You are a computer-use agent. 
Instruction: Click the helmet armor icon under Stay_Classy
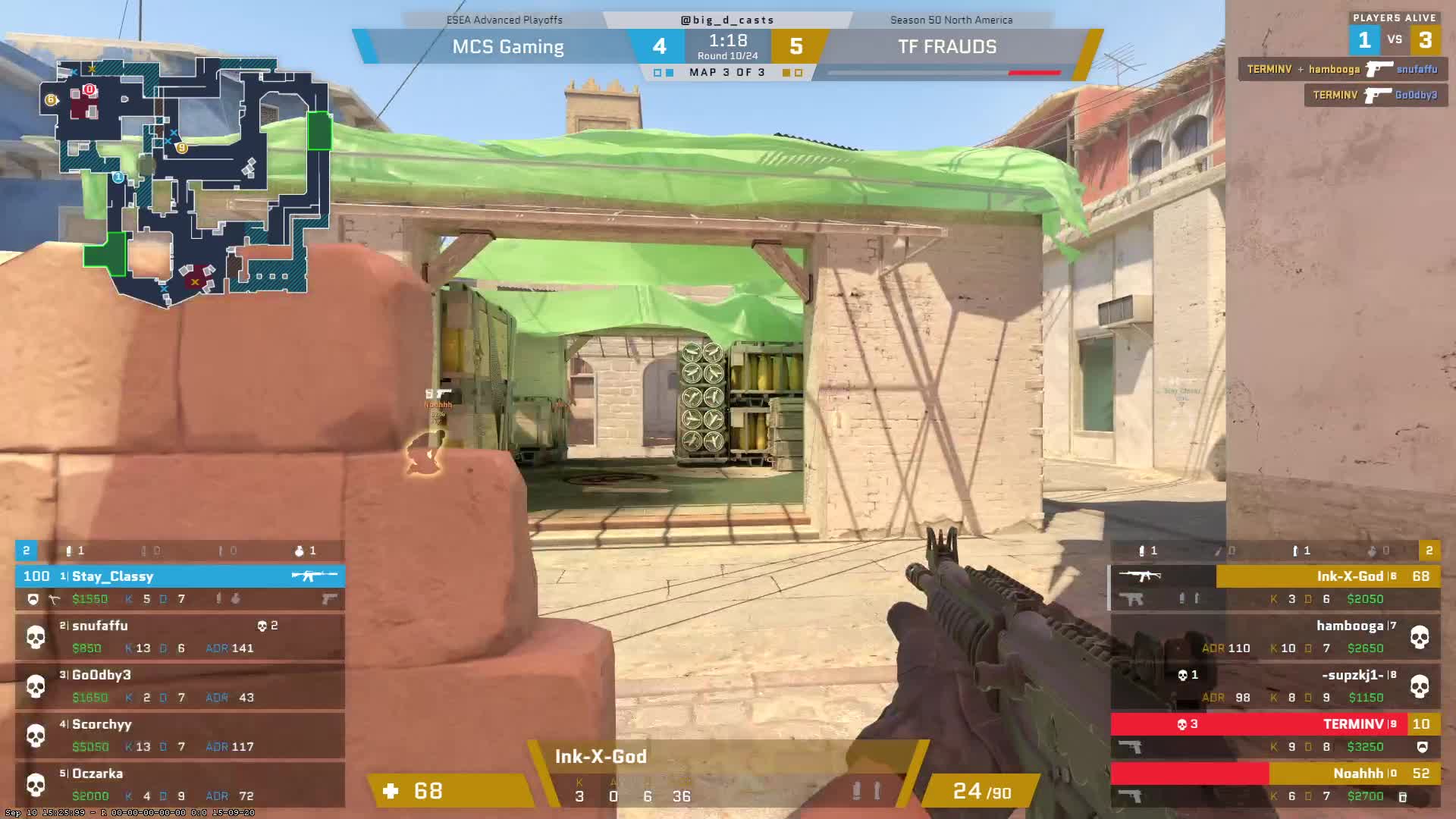pyautogui.click(x=33, y=600)
